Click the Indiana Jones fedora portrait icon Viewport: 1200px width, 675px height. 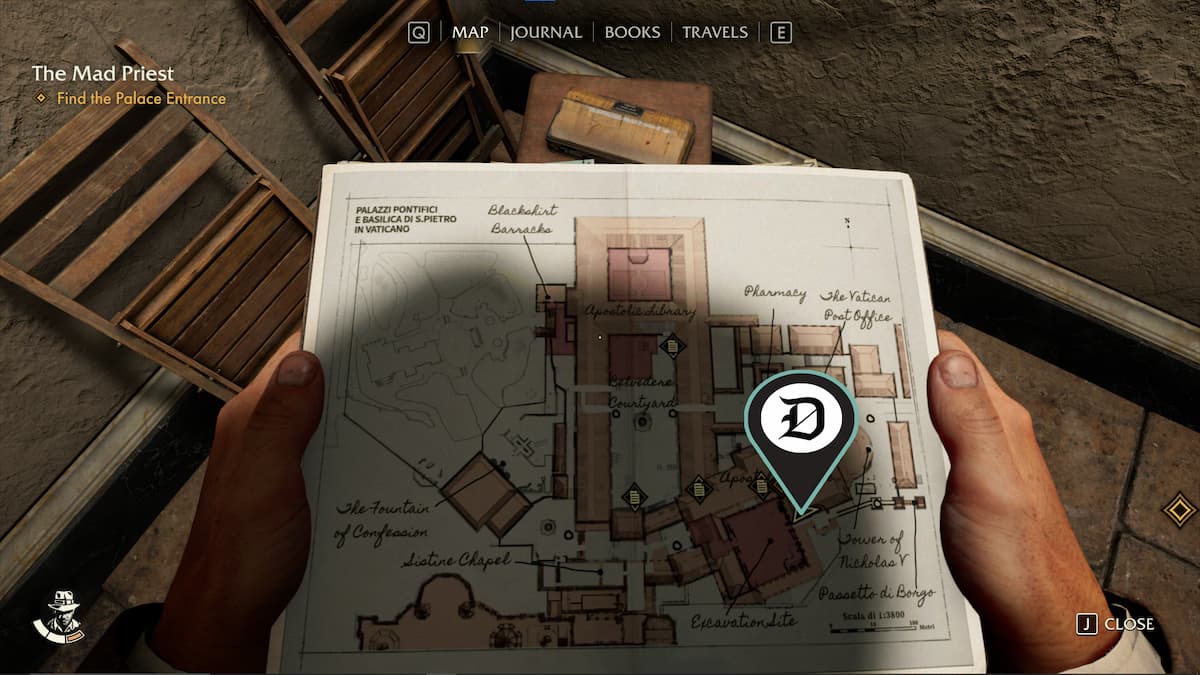click(58, 614)
